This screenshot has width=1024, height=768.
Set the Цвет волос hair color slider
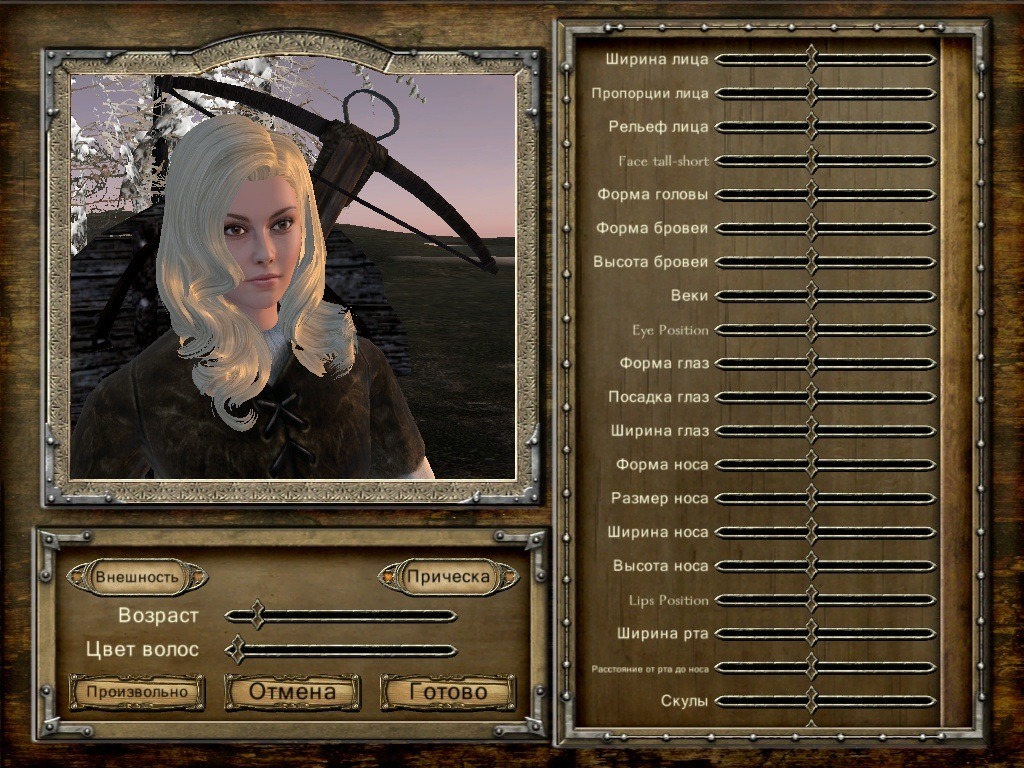coord(236,650)
